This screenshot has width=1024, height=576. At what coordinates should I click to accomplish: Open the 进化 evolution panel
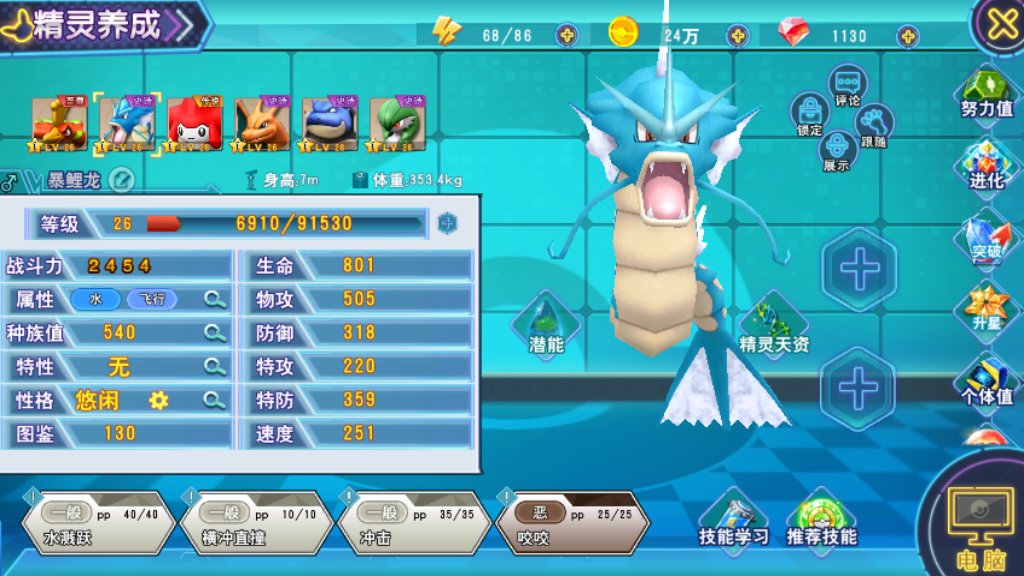pos(986,165)
